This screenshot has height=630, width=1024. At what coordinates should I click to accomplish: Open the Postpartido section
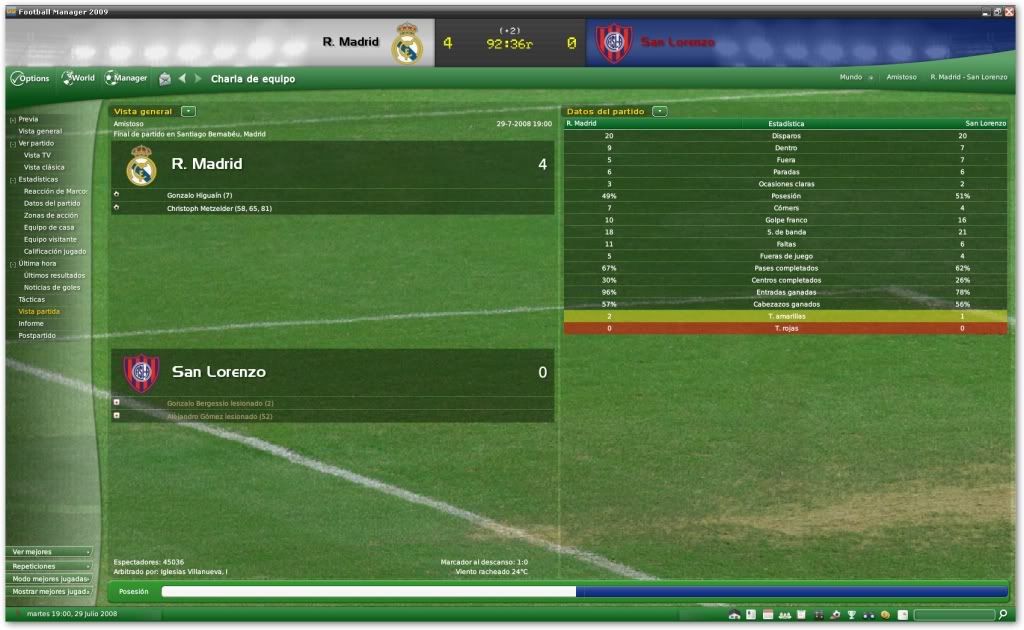(37, 335)
